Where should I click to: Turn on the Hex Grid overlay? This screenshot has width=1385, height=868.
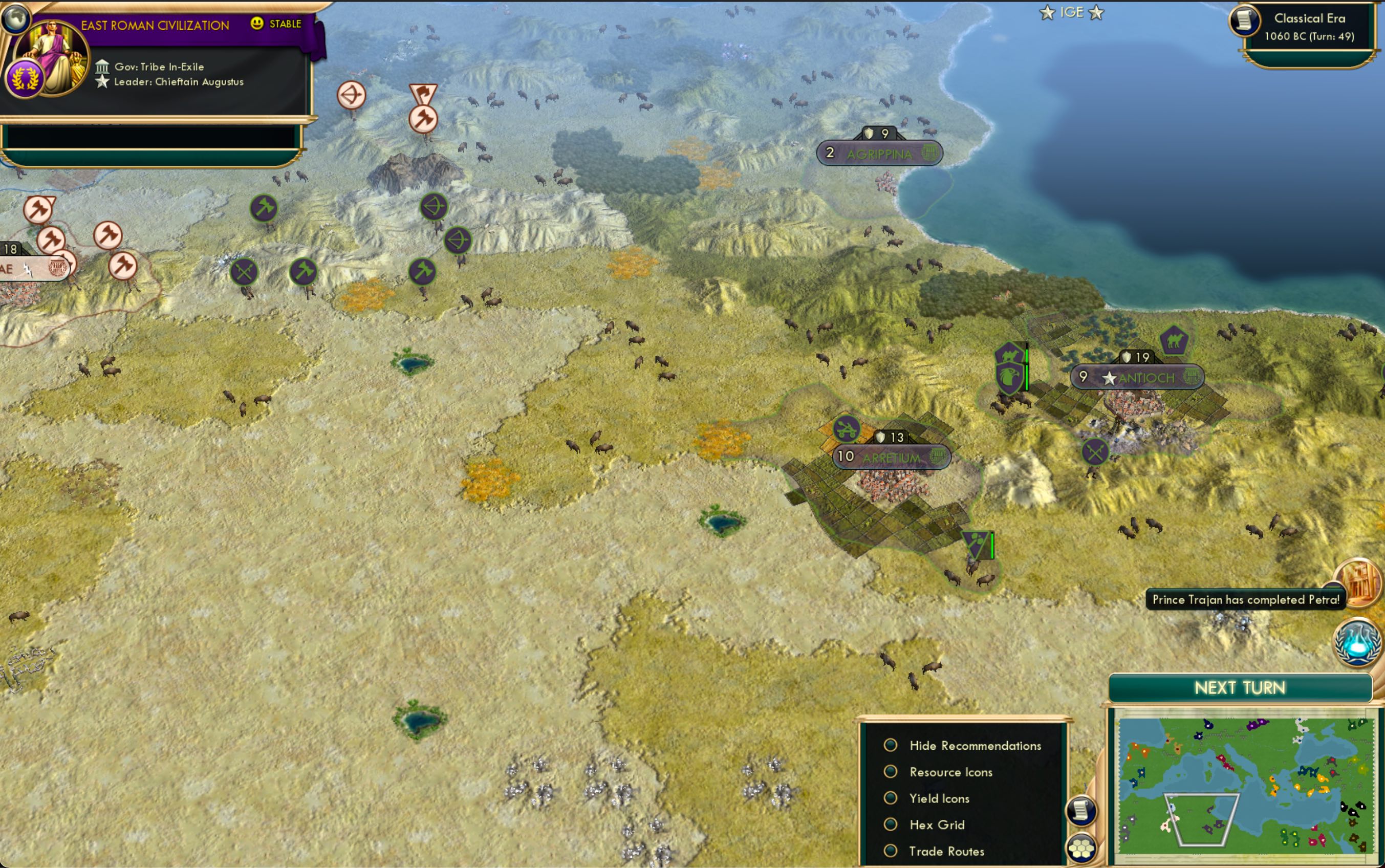(x=891, y=824)
